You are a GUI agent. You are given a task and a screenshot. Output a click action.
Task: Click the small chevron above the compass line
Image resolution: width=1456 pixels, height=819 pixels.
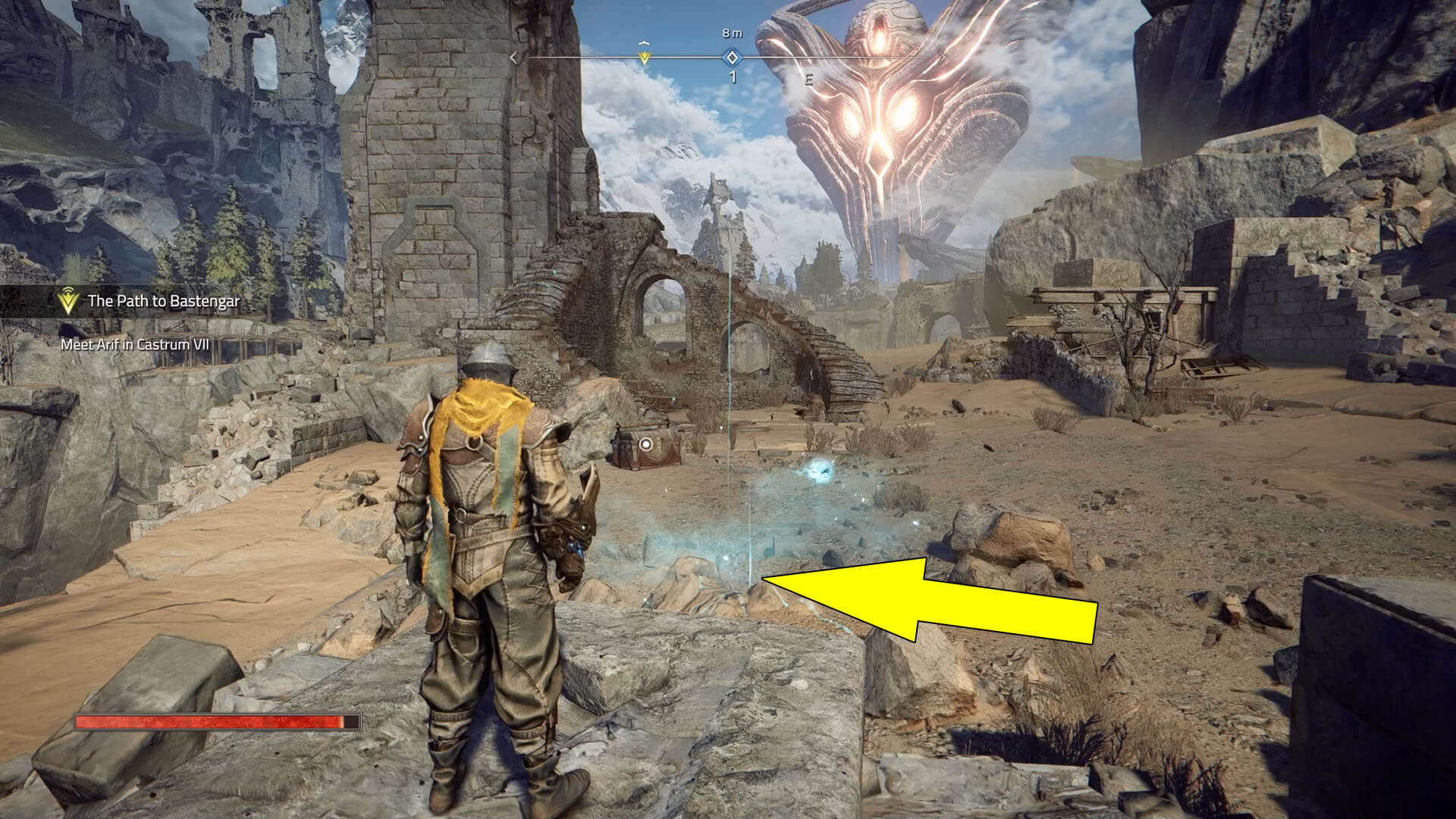tap(645, 42)
